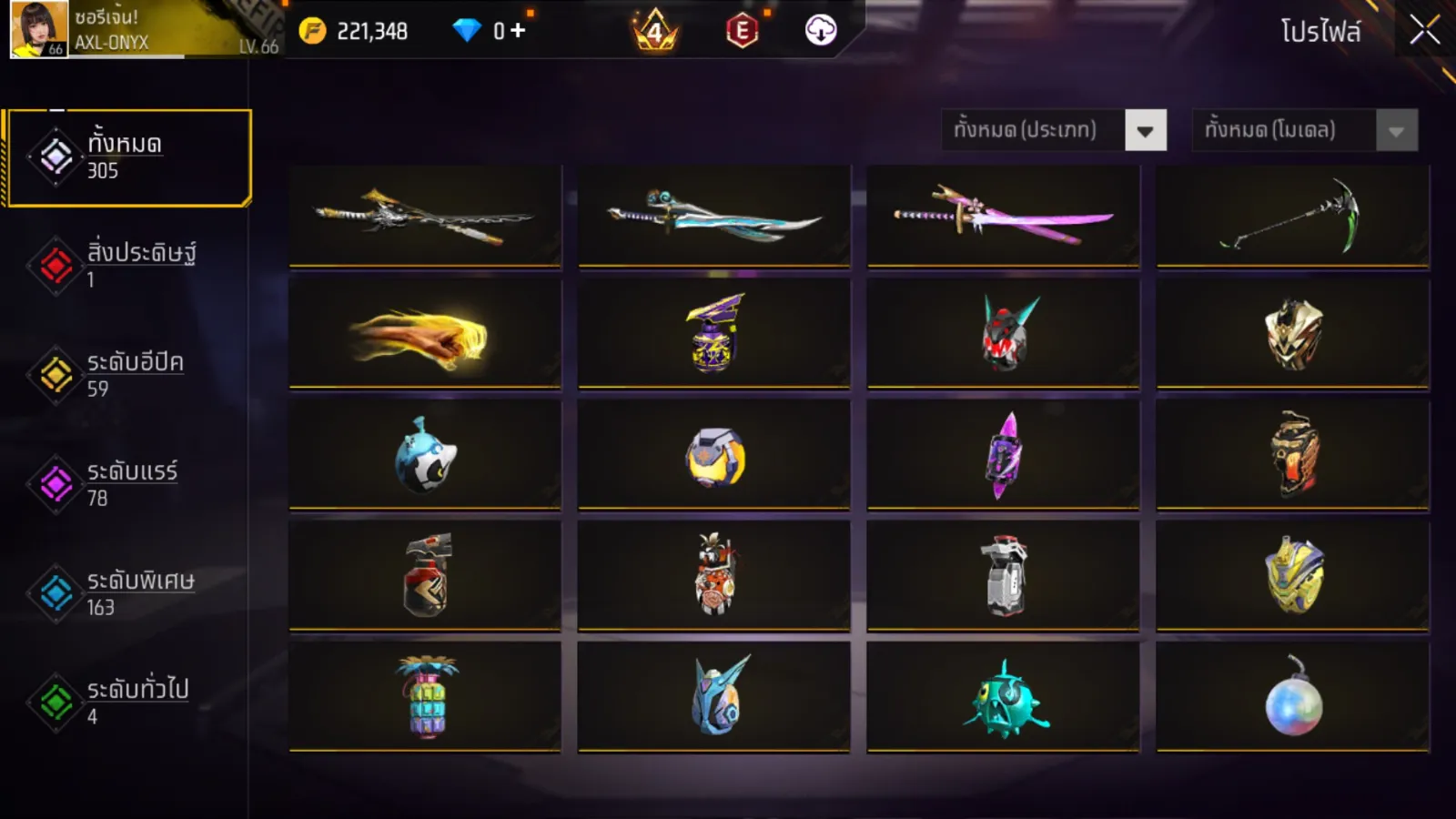This screenshot has height=819, width=1456.
Task: Select the ทั้งหมด 305 category tab
Action: click(x=128, y=157)
